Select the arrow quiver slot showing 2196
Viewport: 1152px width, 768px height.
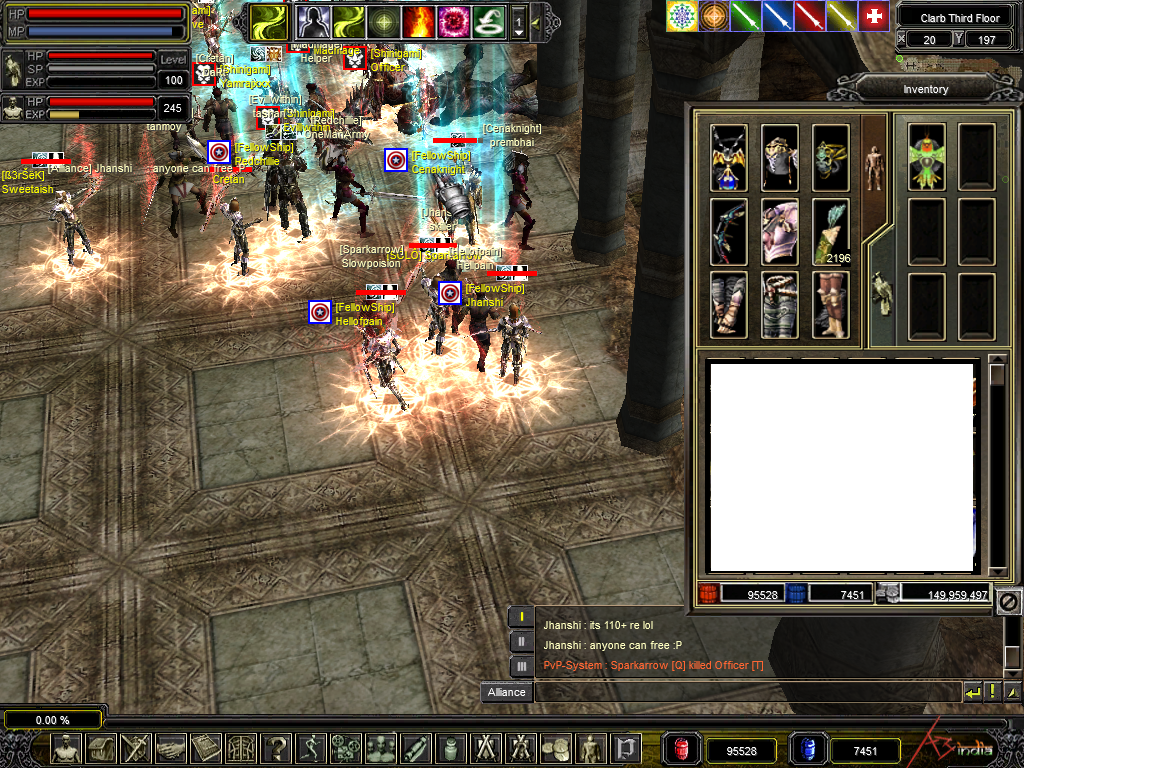pos(831,232)
